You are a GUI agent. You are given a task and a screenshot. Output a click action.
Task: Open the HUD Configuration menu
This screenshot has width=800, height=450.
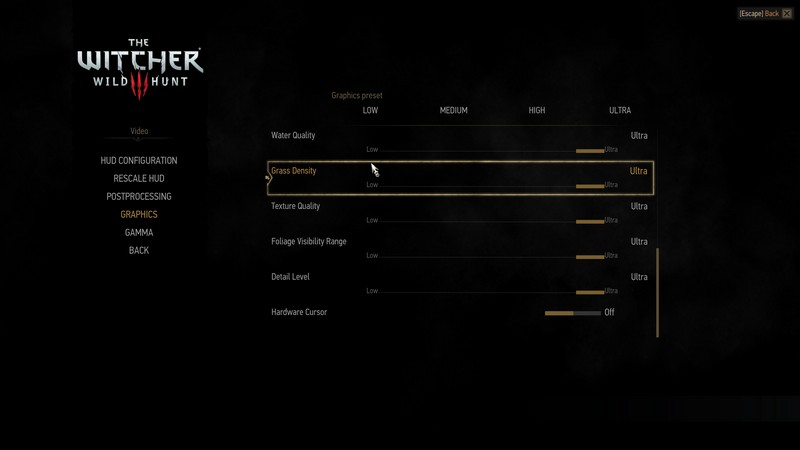pos(139,161)
